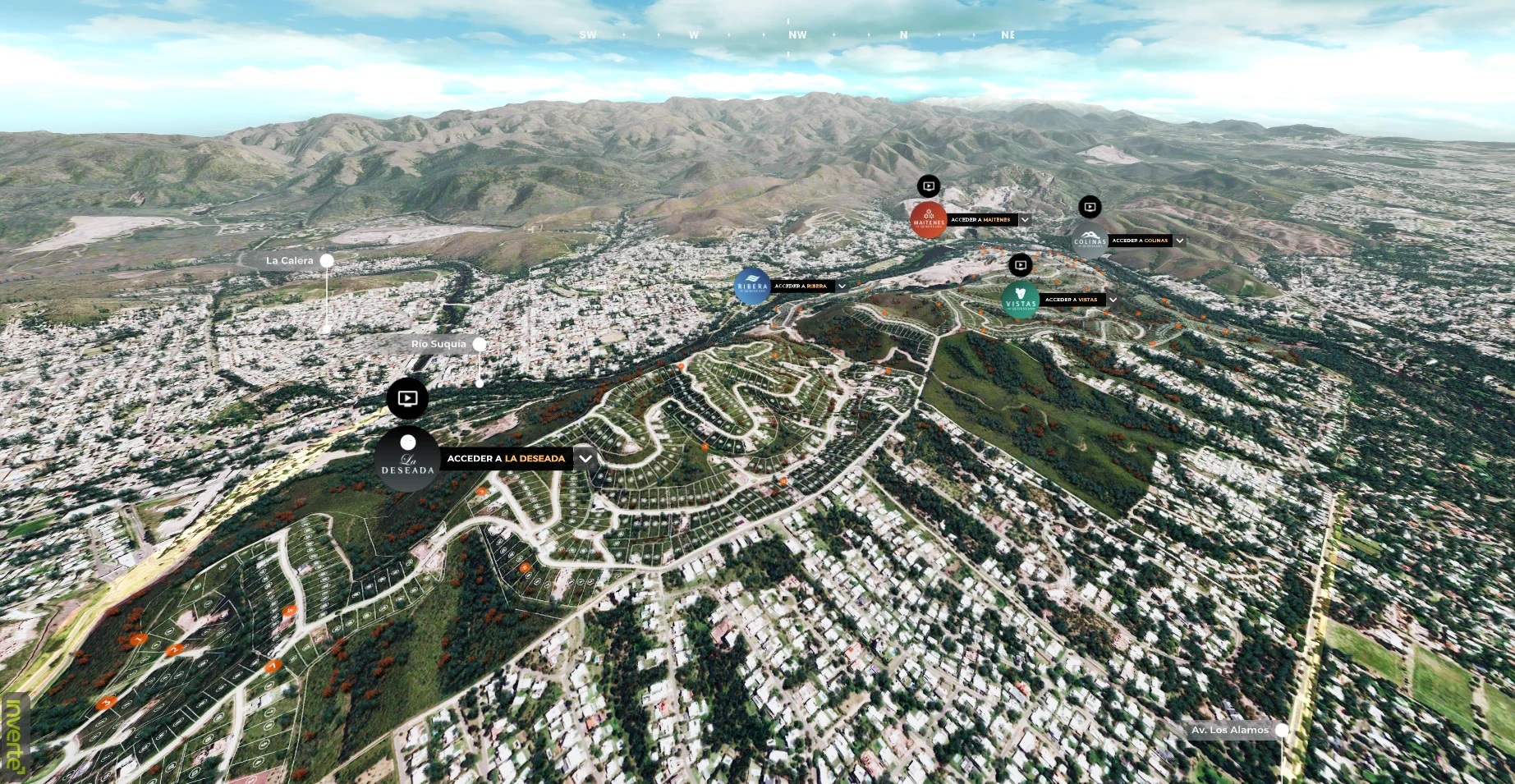Viewport: 1515px width, 784px height.
Task: Open the chevron beside Acceder a Maitenes
Action: (1025, 220)
